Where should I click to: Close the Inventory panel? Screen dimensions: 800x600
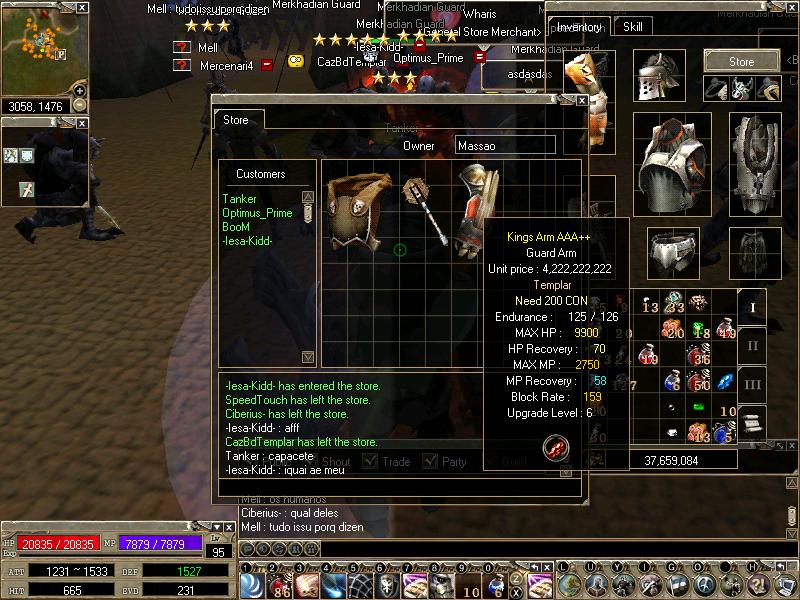[792, 8]
